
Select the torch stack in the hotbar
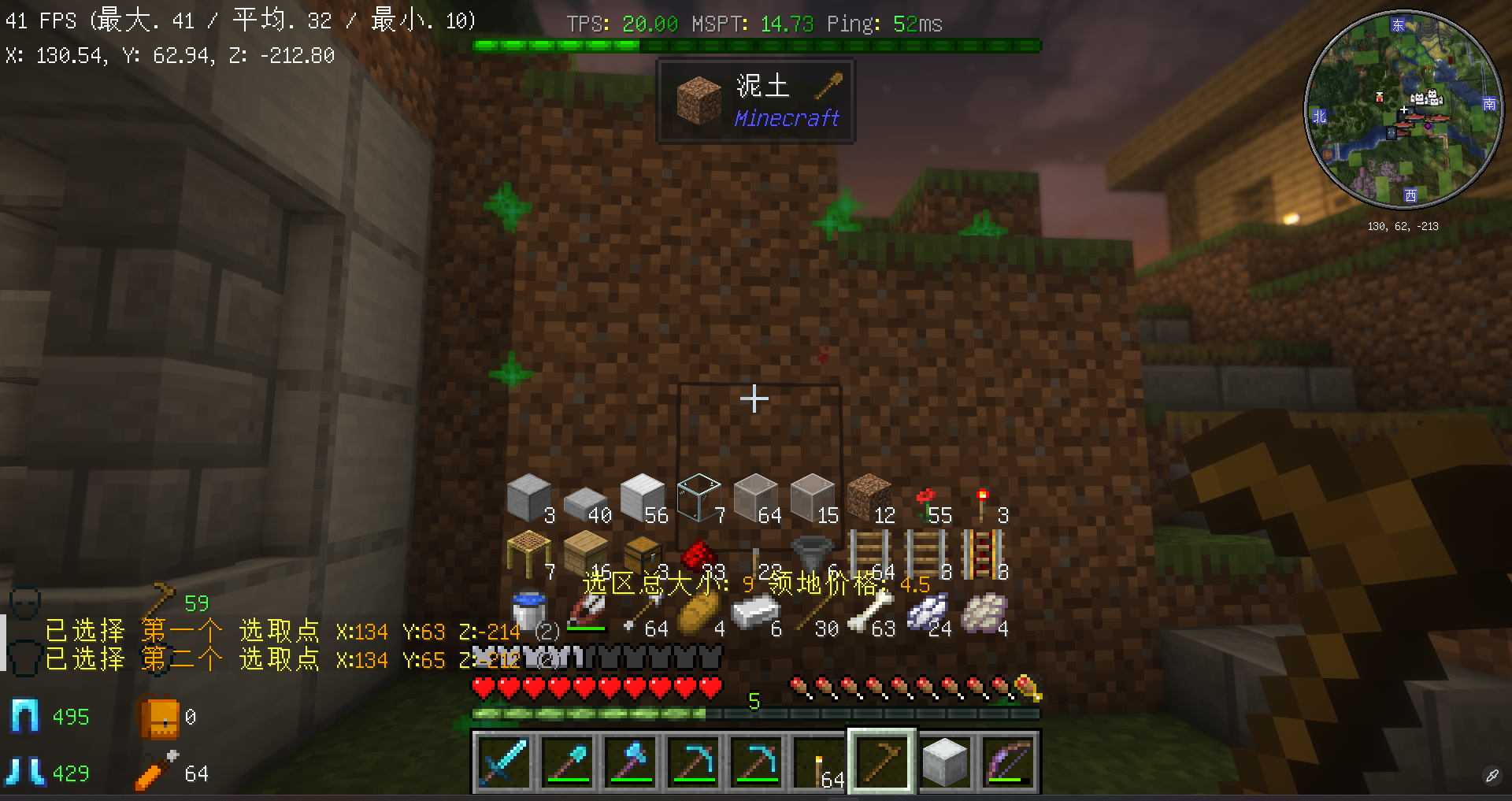coord(820,762)
